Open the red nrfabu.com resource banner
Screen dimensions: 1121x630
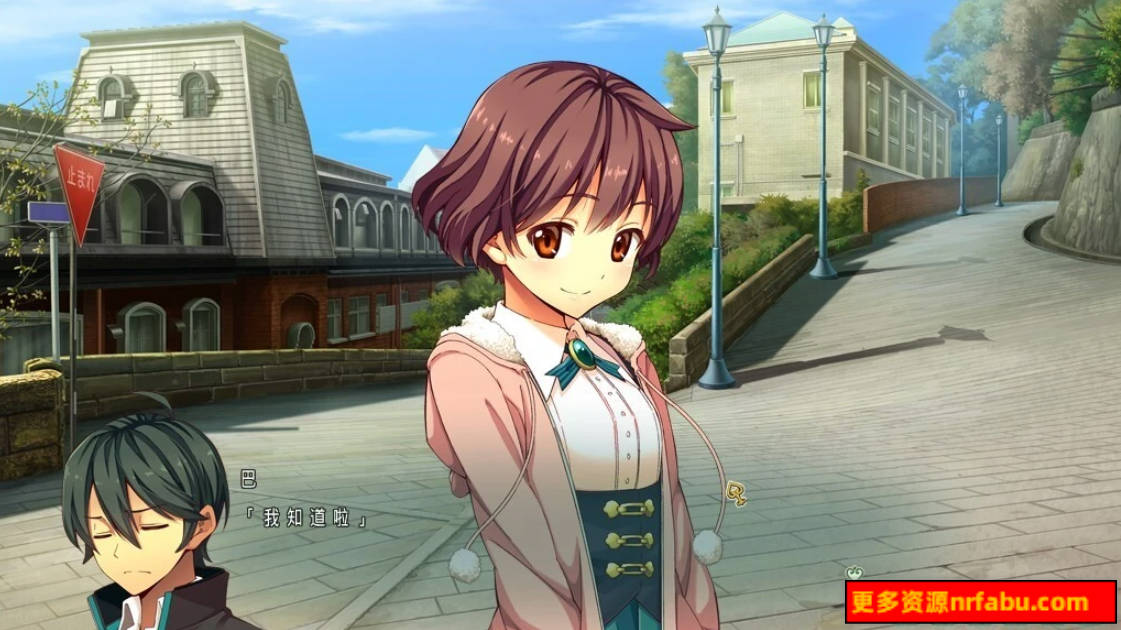click(980, 602)
